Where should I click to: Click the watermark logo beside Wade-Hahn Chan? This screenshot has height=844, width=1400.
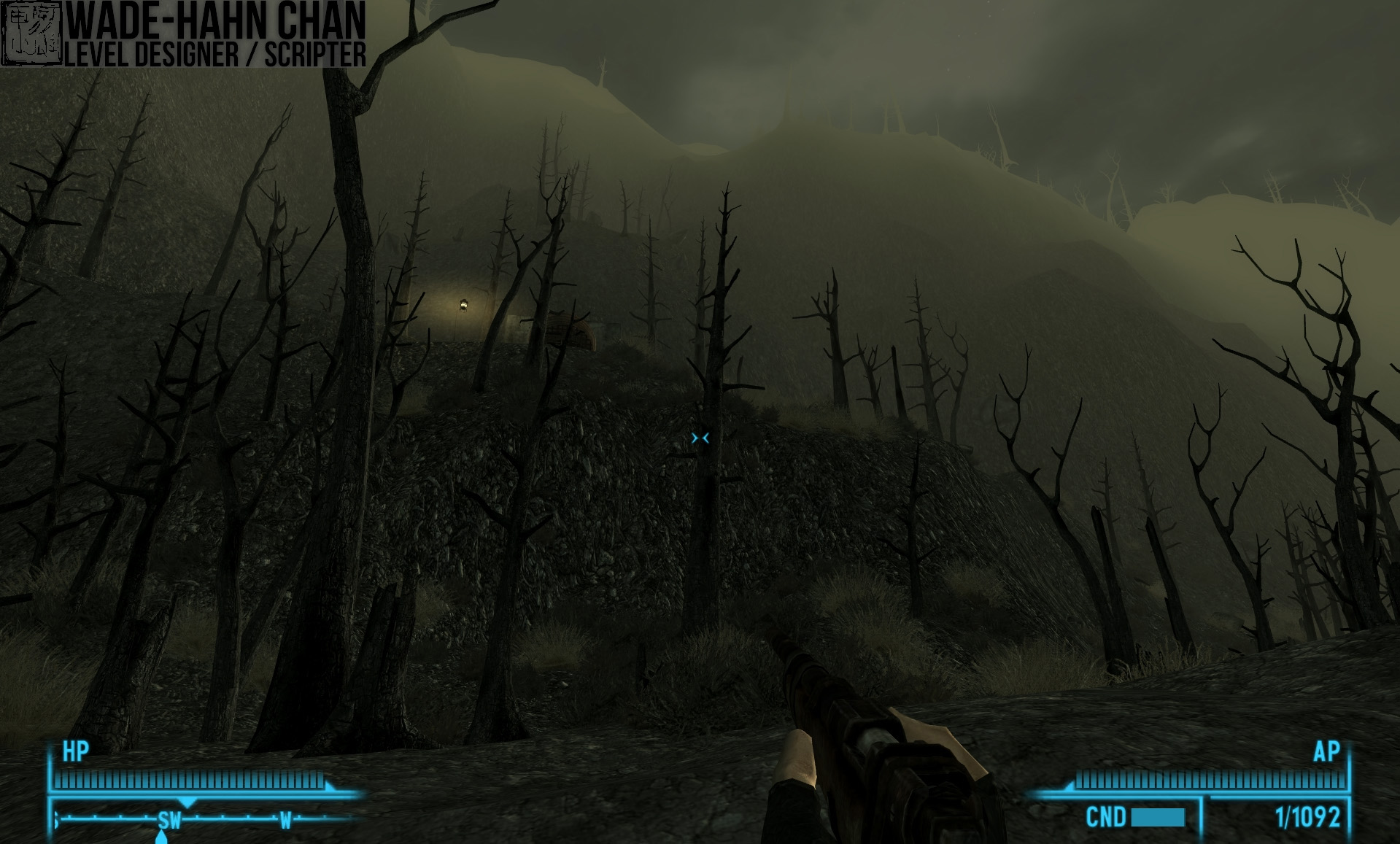click(x=31, y=33)
